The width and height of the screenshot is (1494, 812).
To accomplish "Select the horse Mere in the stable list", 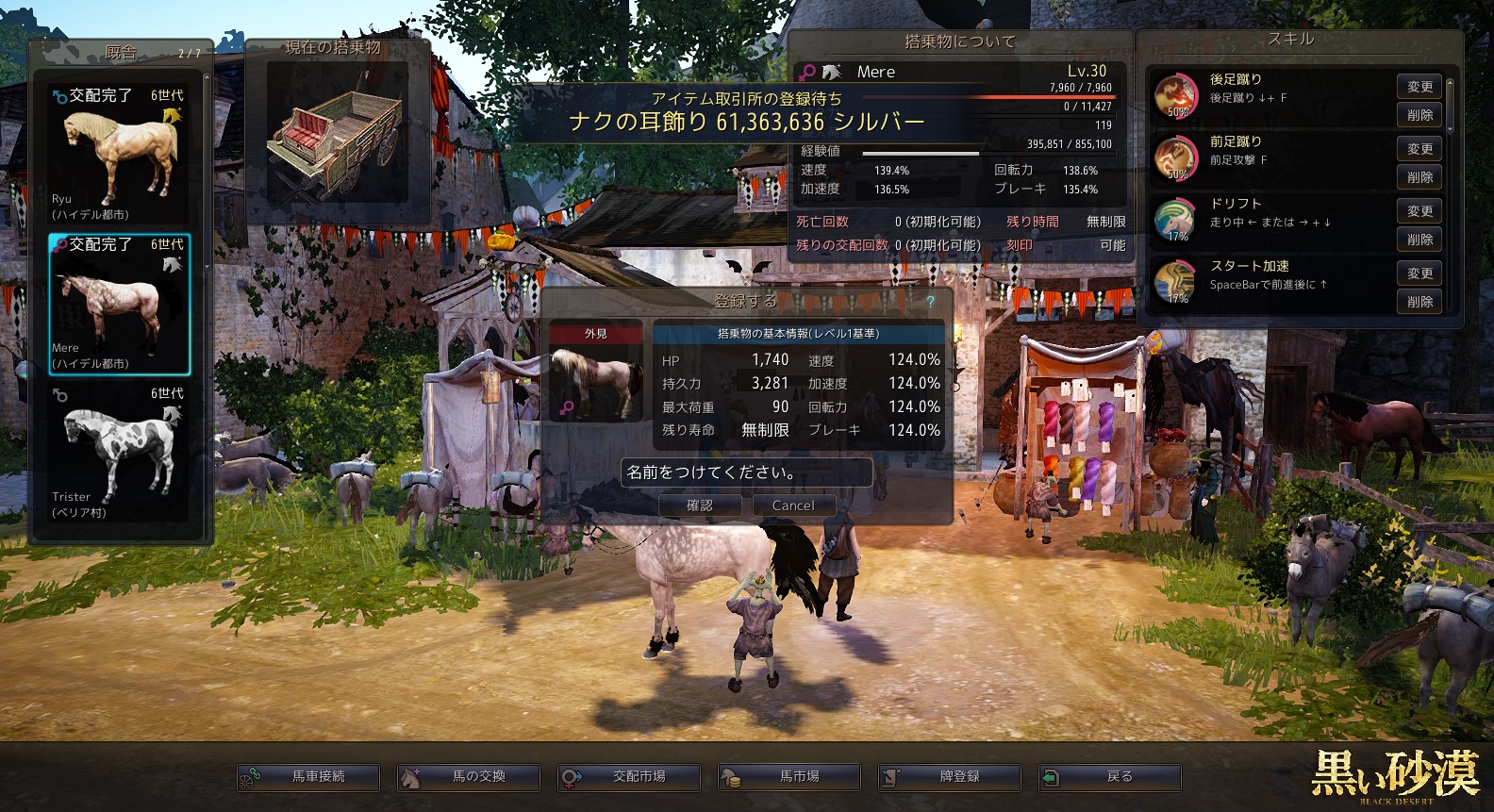I will [x=120, y=304].
